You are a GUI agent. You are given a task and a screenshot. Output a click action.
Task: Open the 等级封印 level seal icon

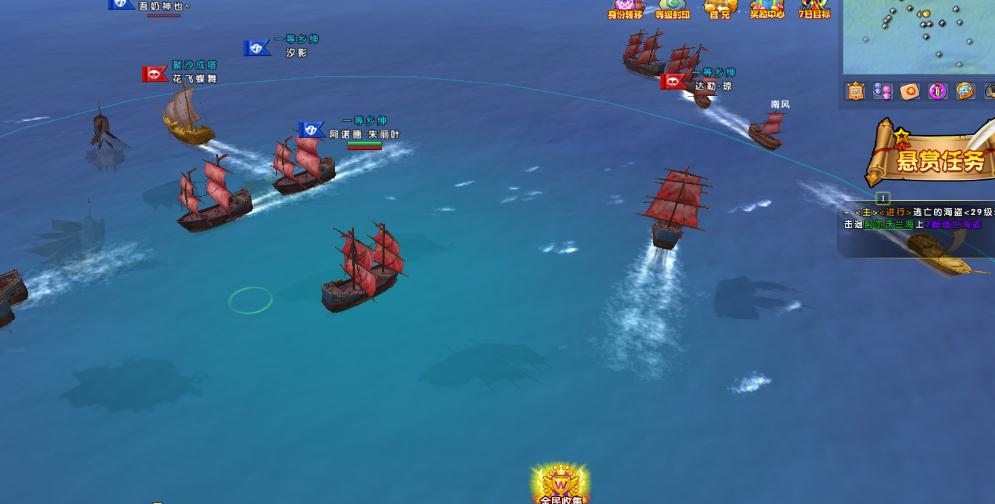tap(672, 8)
